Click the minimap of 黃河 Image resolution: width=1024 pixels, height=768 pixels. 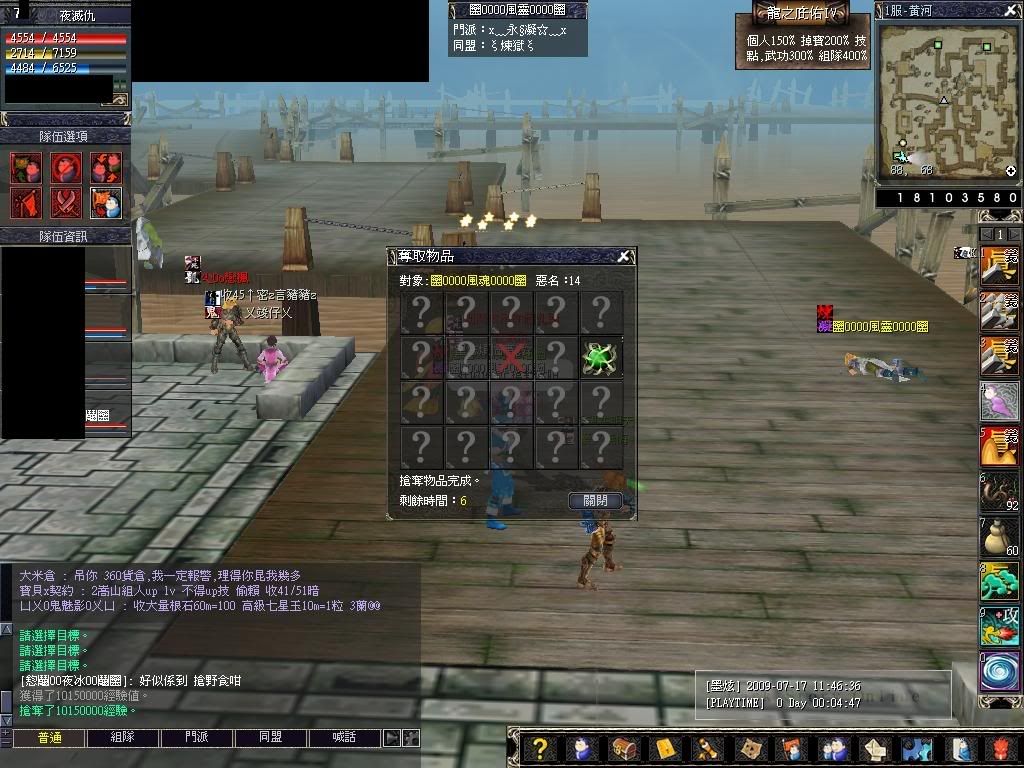[x=947, y=102]
